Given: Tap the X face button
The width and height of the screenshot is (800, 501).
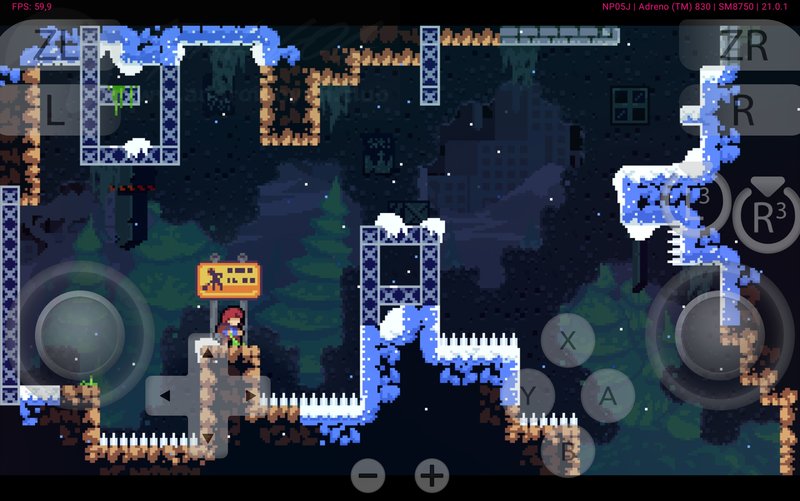Looking at the screenshot, I should (x=568, y=340).
